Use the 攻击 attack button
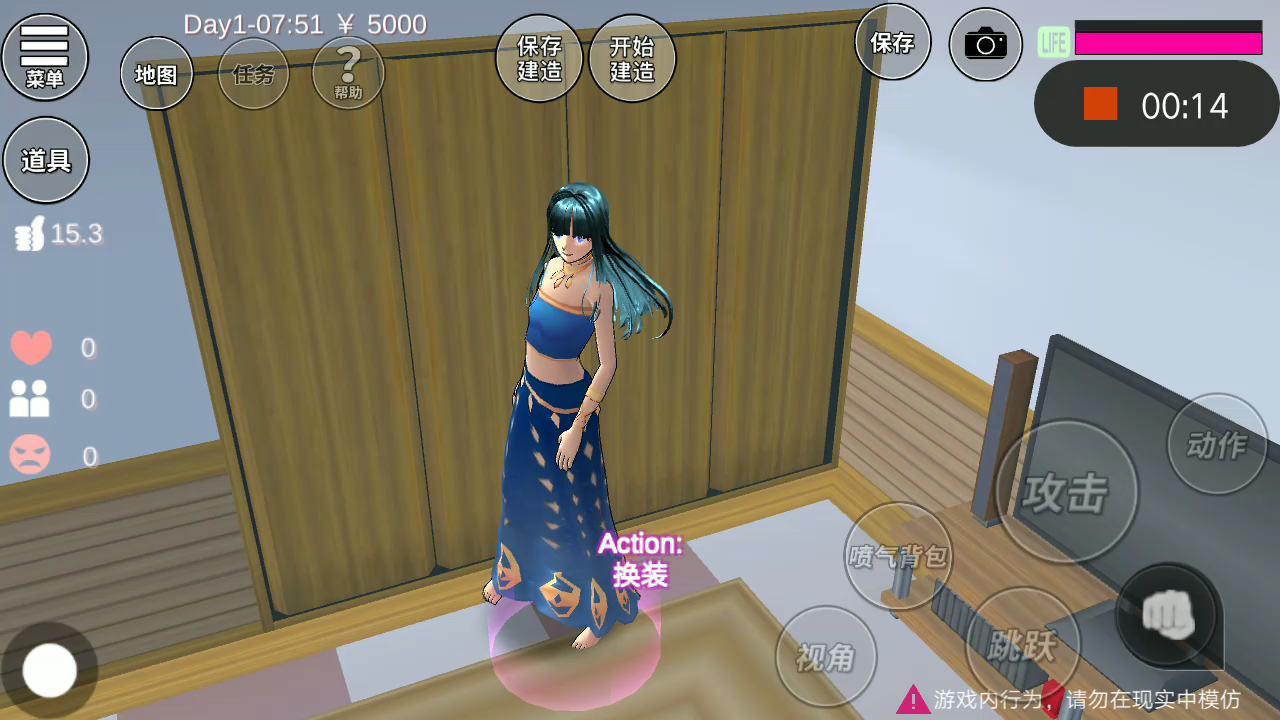Screen dimensions: 1280x720 tap(1066, 491)
